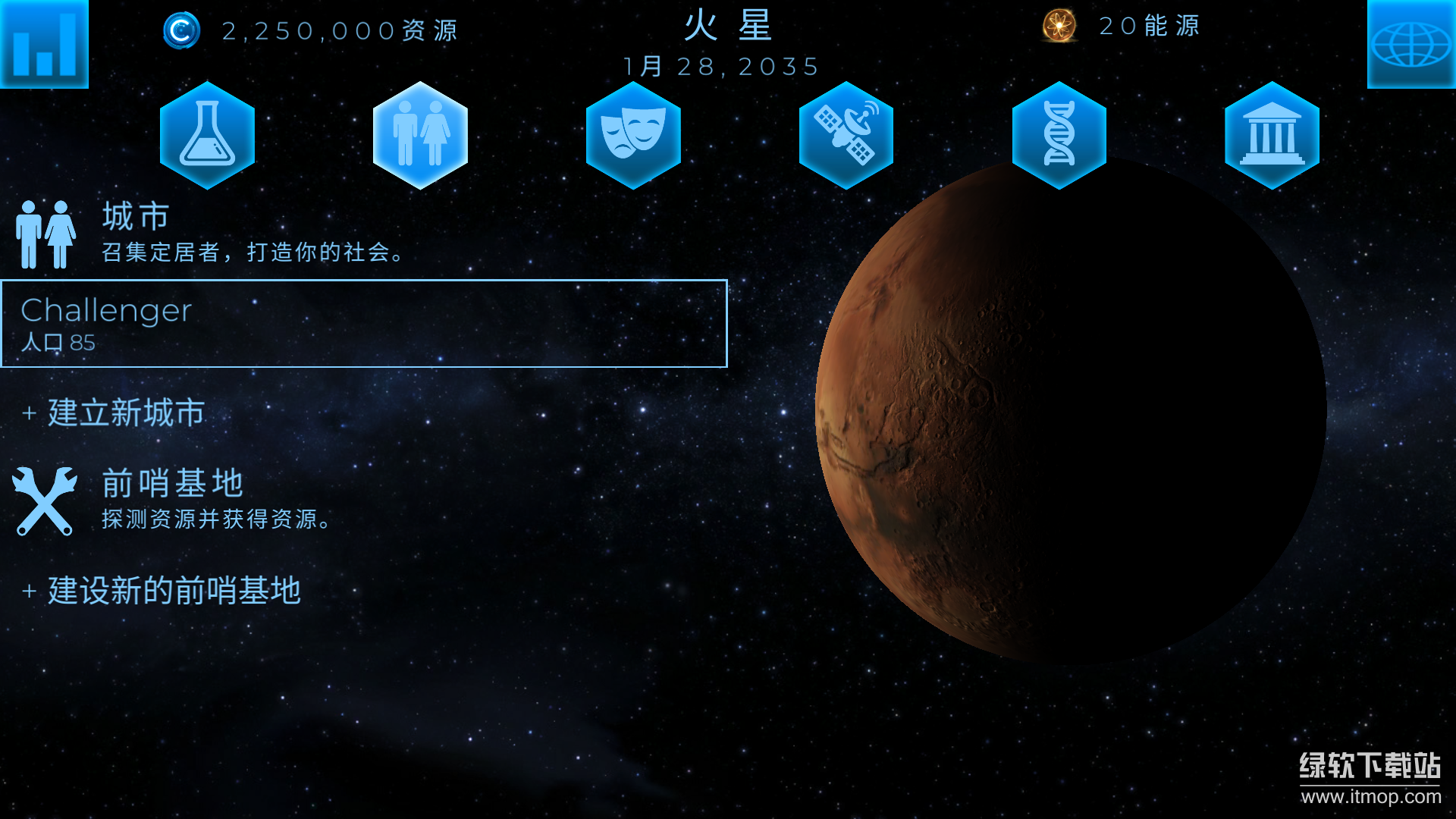This screenshot has width=1456, height=819.
Task: Open the statistics panel via bar chart icon
Action: pos(43,43)
